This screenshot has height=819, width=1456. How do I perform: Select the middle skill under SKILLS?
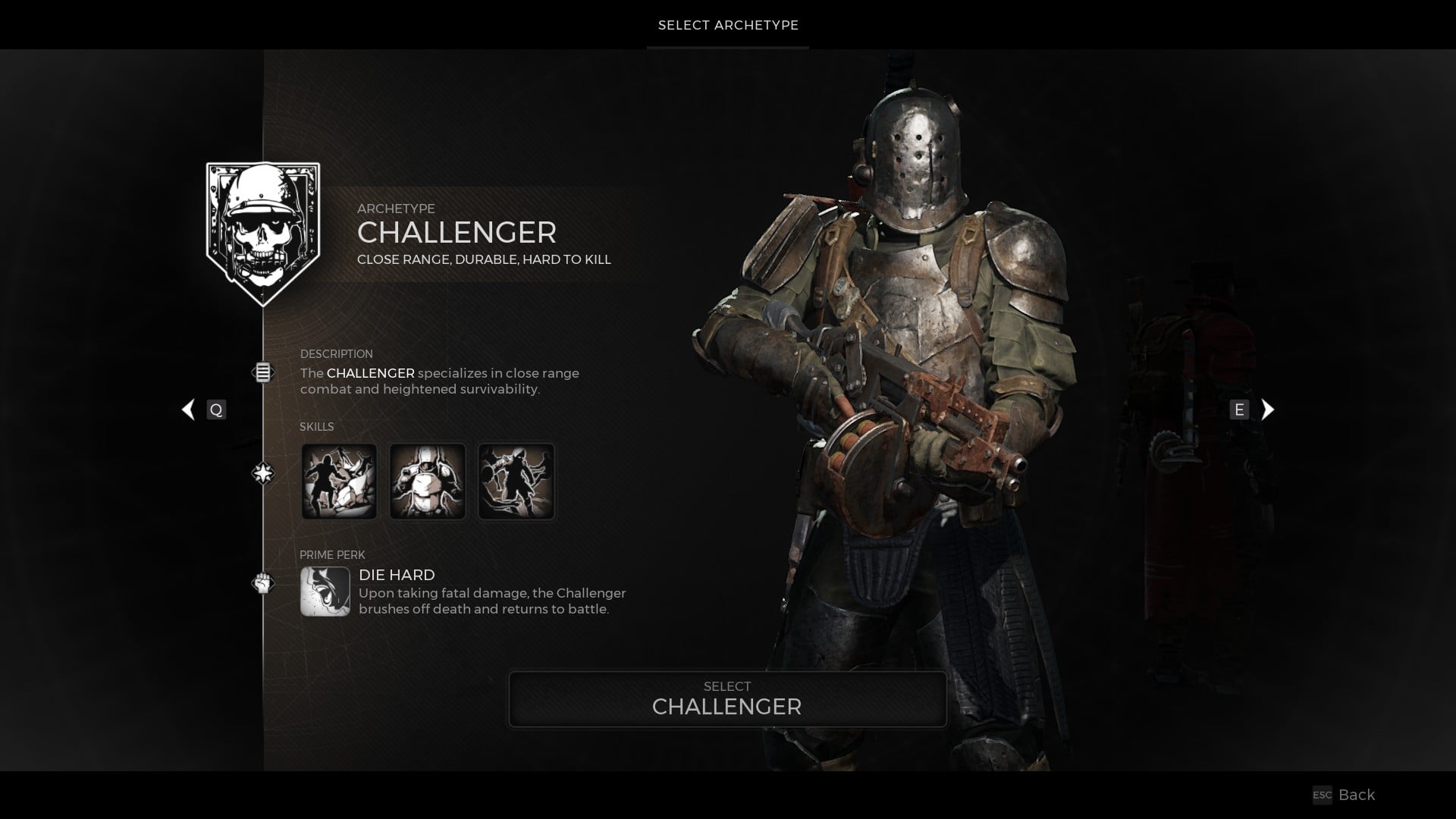[x=428, y=481]
